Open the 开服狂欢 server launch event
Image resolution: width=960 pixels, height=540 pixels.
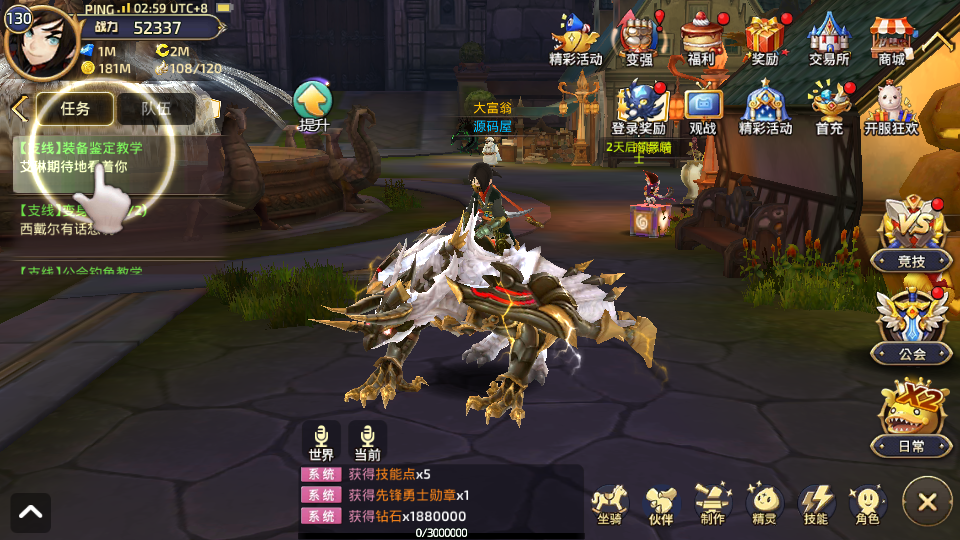(x=891, y=108)
